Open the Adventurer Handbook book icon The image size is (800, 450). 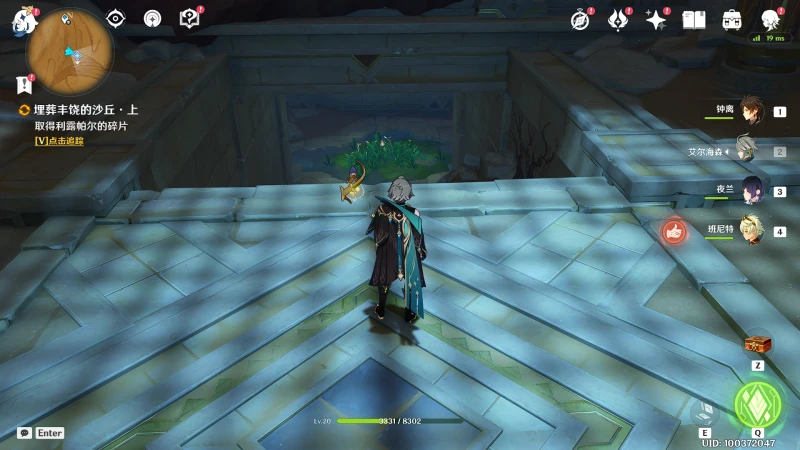694,19
